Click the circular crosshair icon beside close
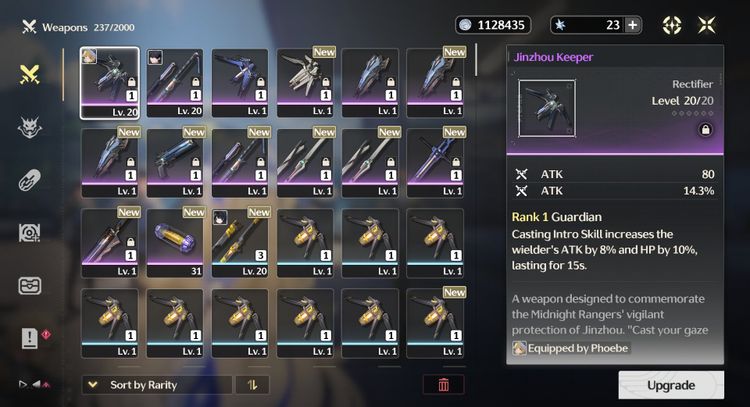Screen dimensions: 750x407 click(x=673, y=25)
